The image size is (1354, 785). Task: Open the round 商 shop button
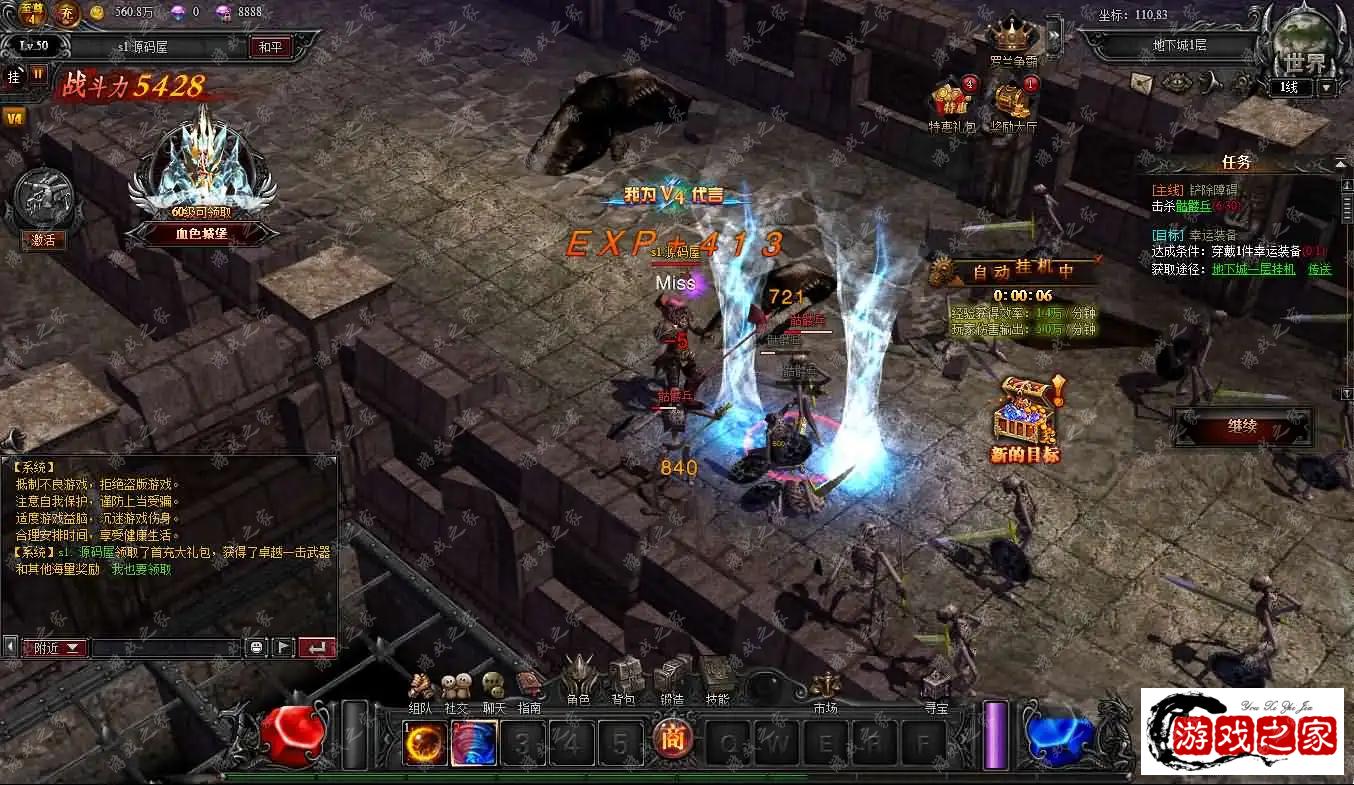(673, 740)
